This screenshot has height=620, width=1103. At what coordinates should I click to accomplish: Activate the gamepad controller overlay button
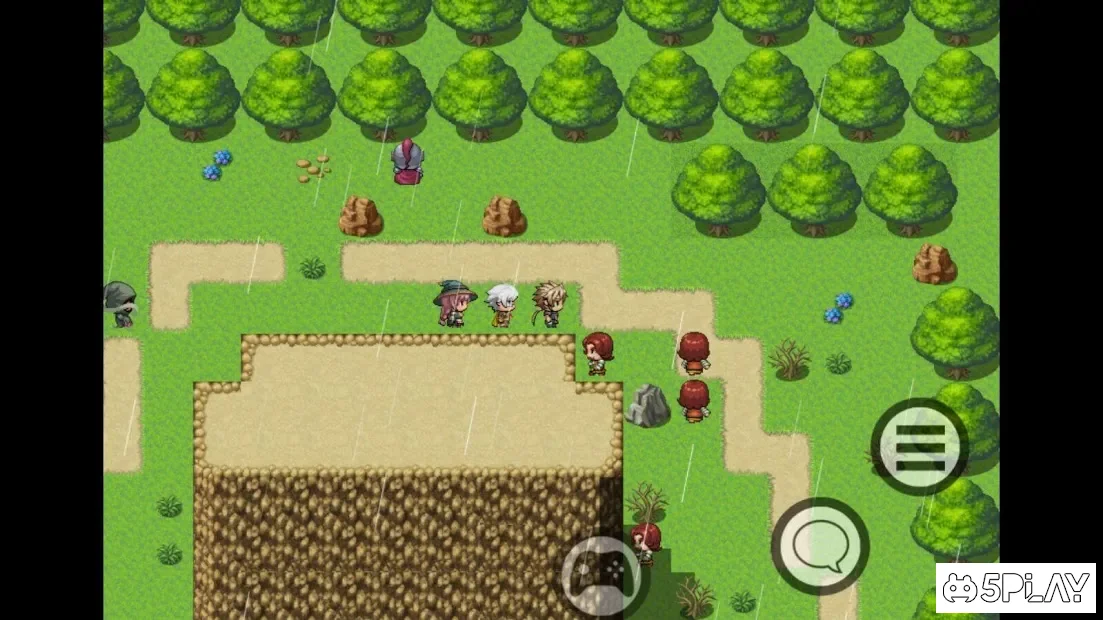pyautogui.click(x=601, y=574)
